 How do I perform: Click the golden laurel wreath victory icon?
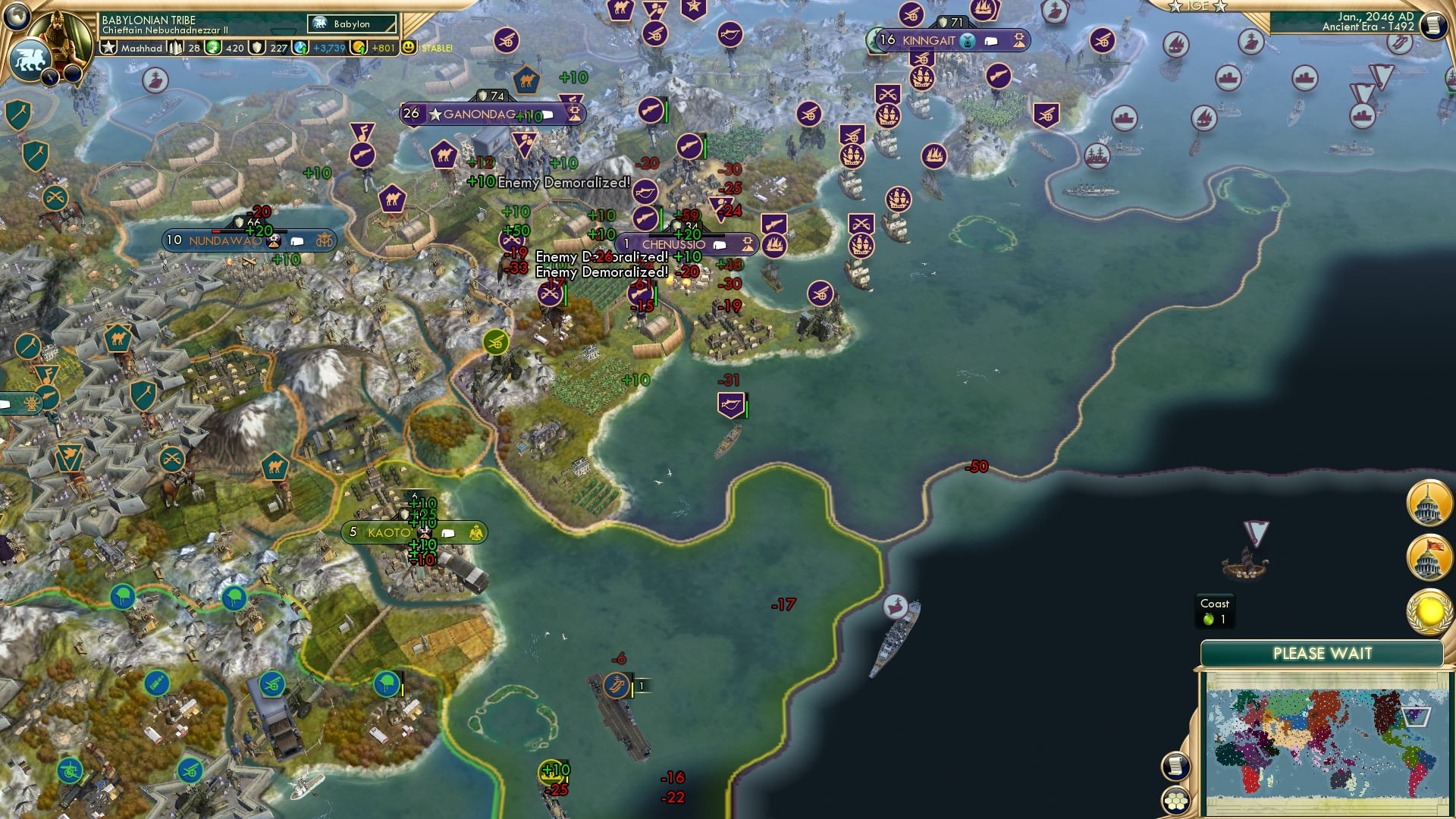point(1429,607)
